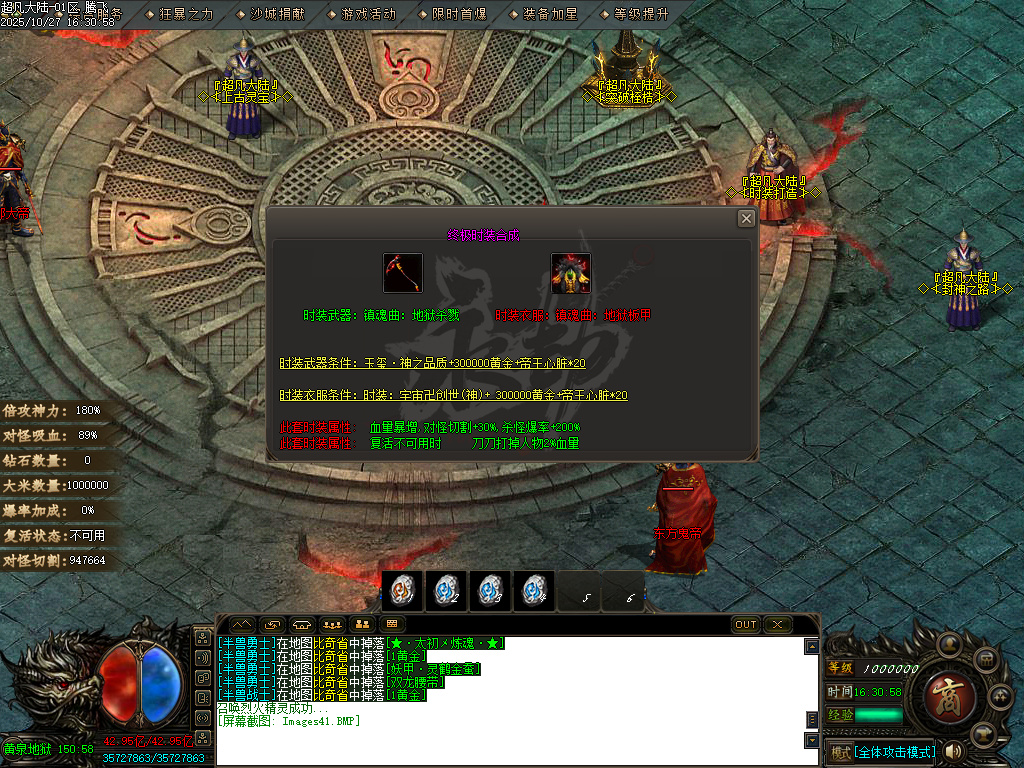Click the 时装衣服条件 synthesis link
Viewport: 1024px width, 768px height.
453,396
